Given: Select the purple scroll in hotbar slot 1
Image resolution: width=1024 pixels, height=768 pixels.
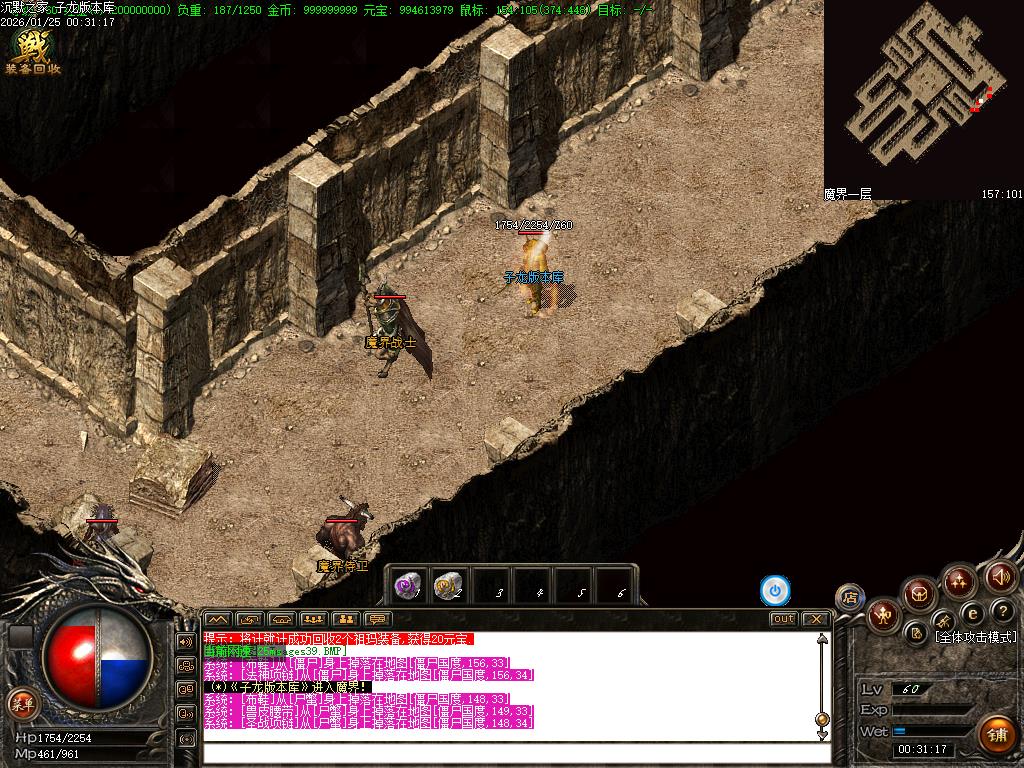Looking at the screenshot, I should click(x=407, y=587).
